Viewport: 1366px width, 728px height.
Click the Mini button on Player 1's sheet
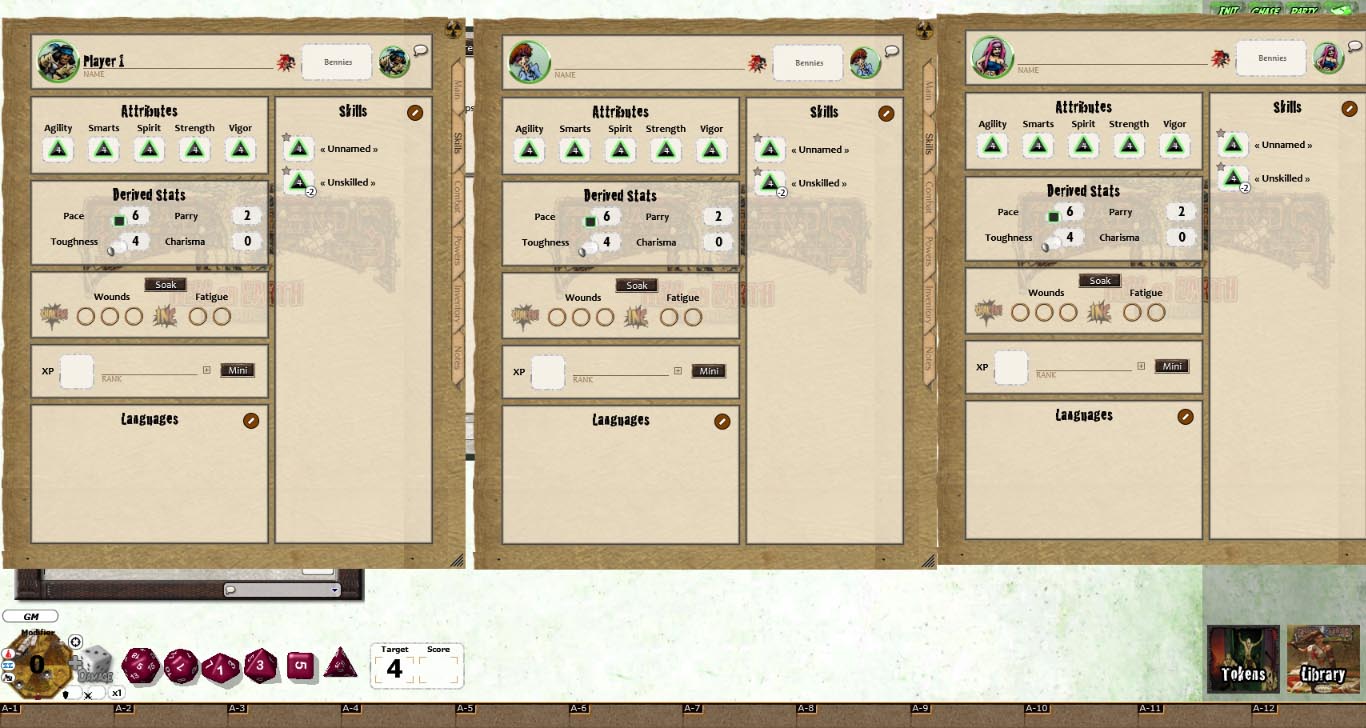coord(237,369)
